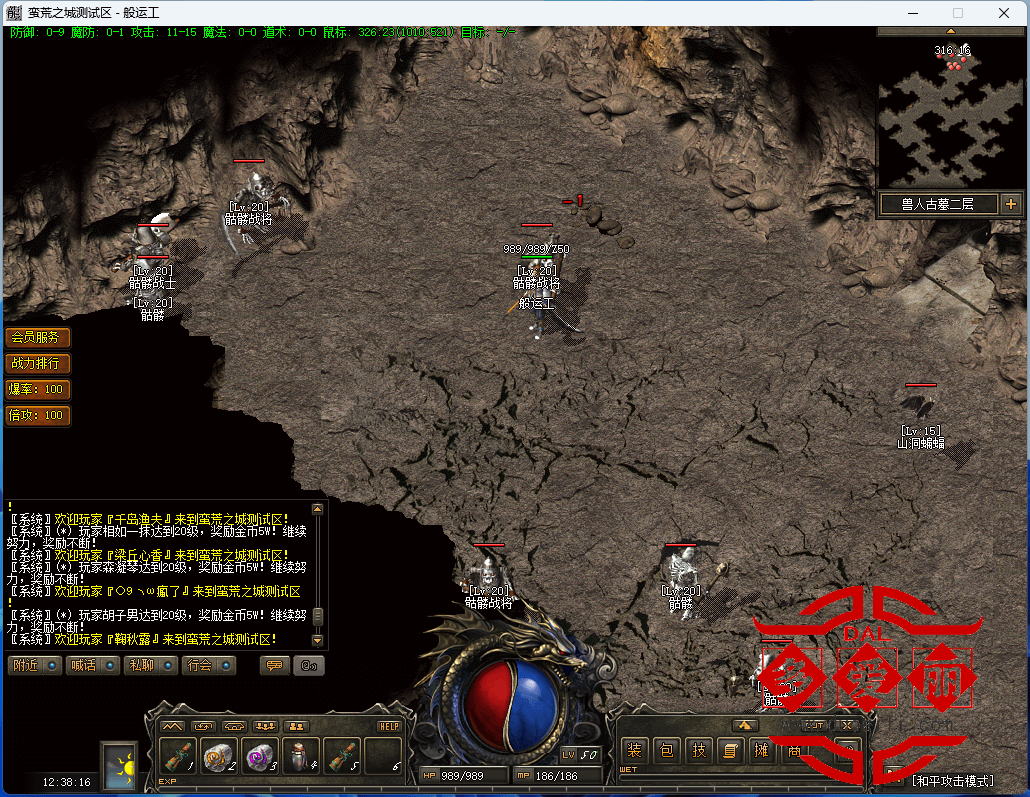Click the HELP button above the hotbar

point(389,726)
